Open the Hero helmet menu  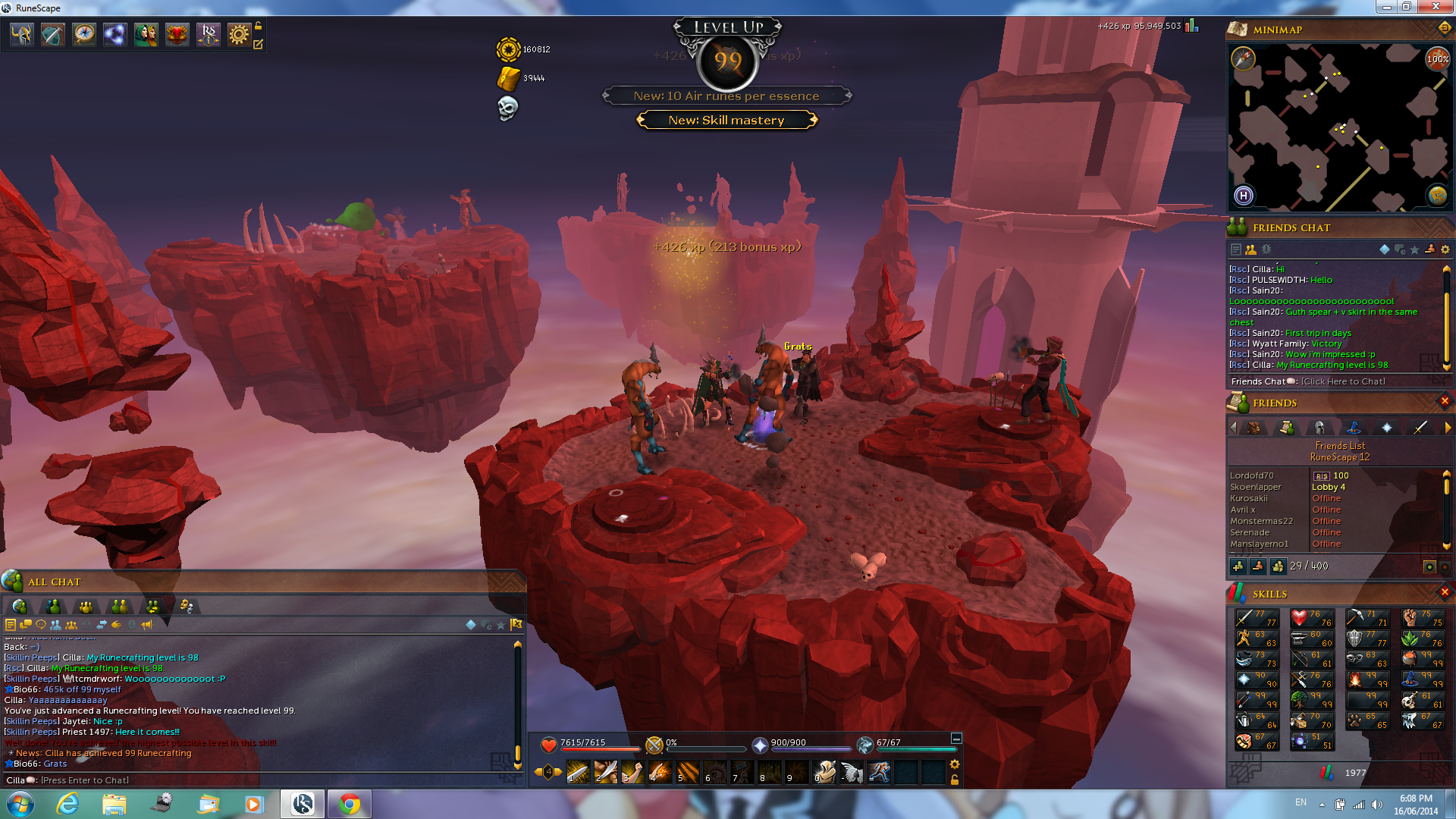coord(21,35)
